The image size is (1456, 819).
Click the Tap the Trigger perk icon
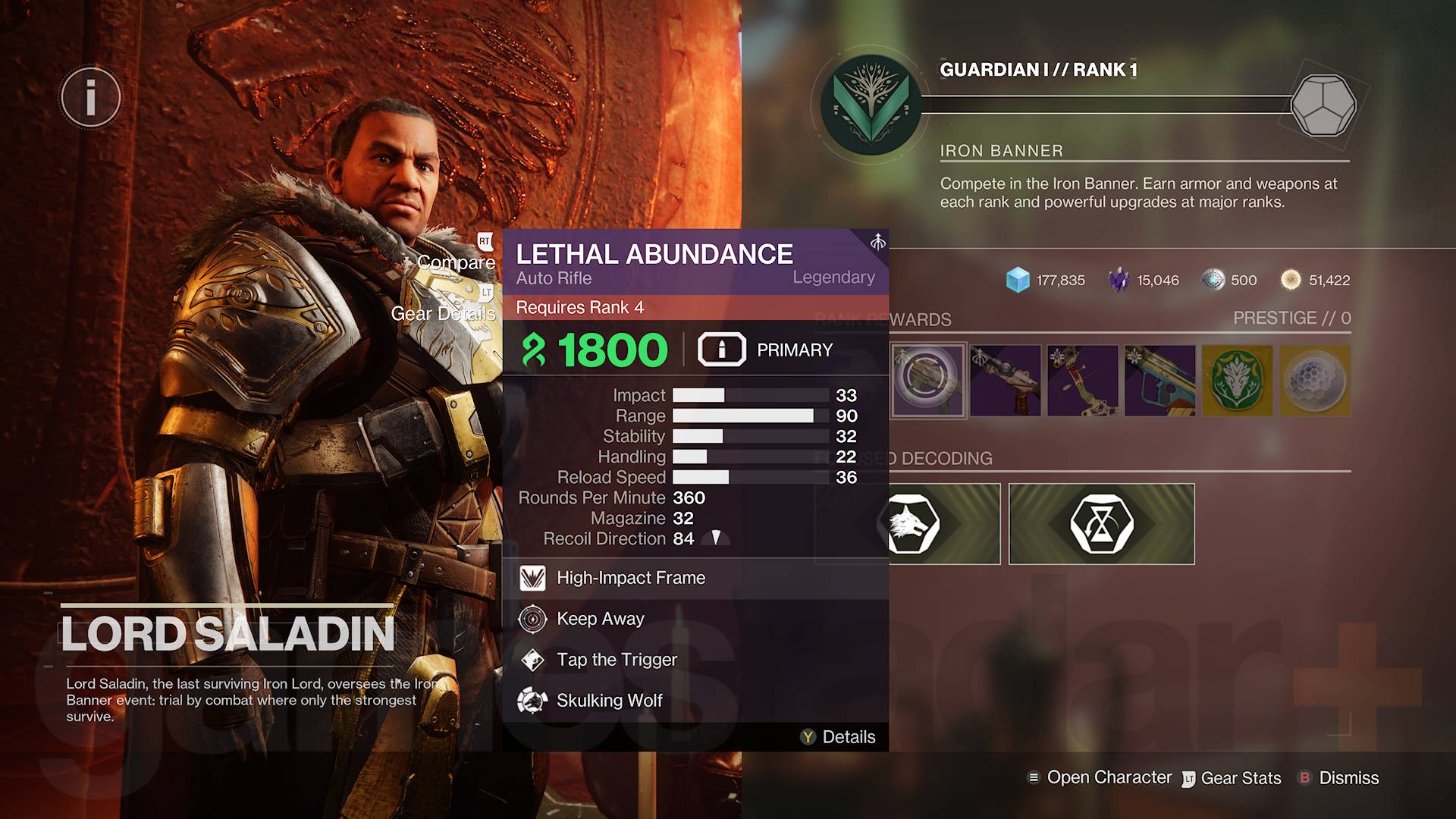(x=533, y=660)
